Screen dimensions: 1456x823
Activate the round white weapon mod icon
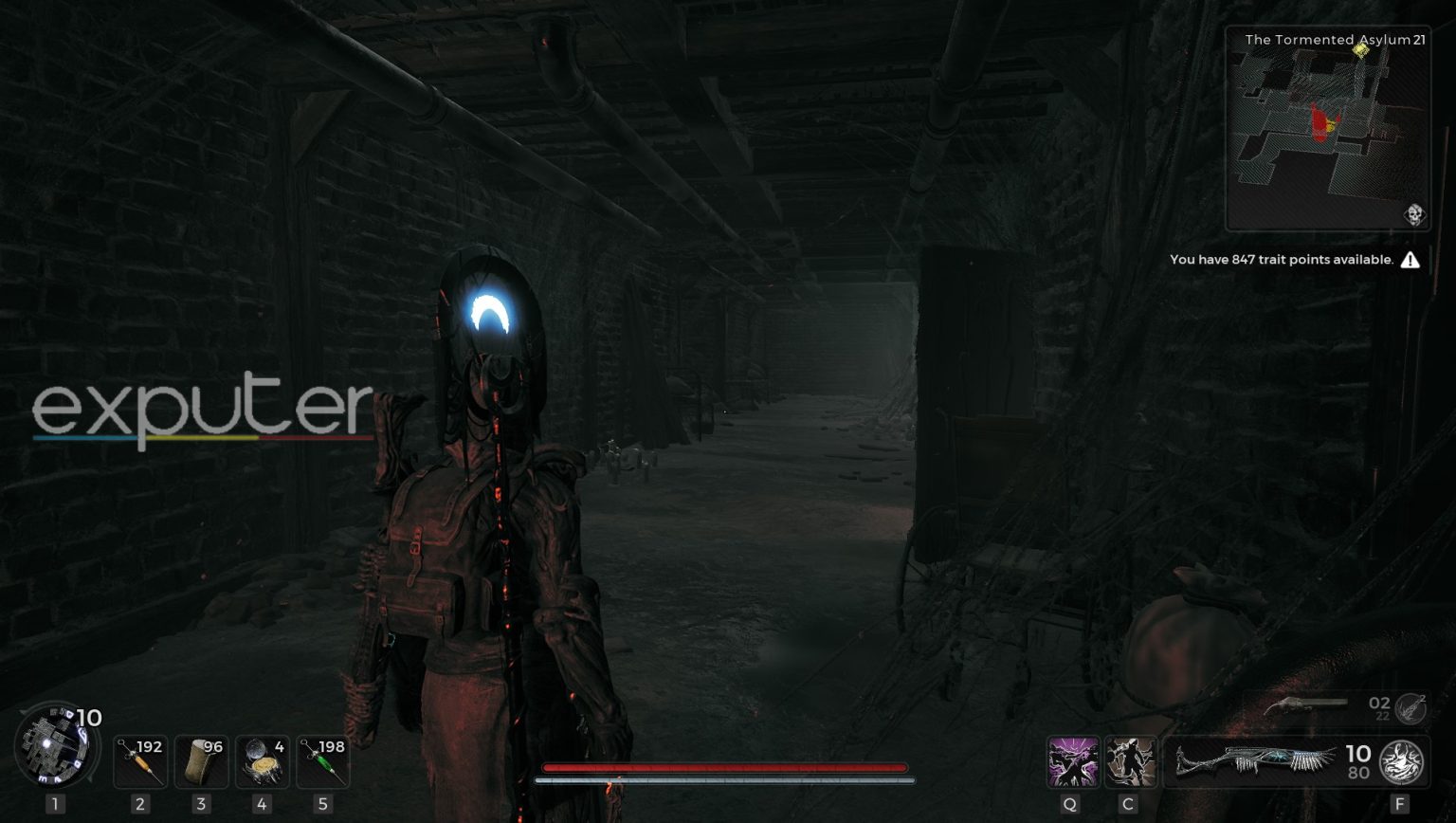click(1401, 761)
